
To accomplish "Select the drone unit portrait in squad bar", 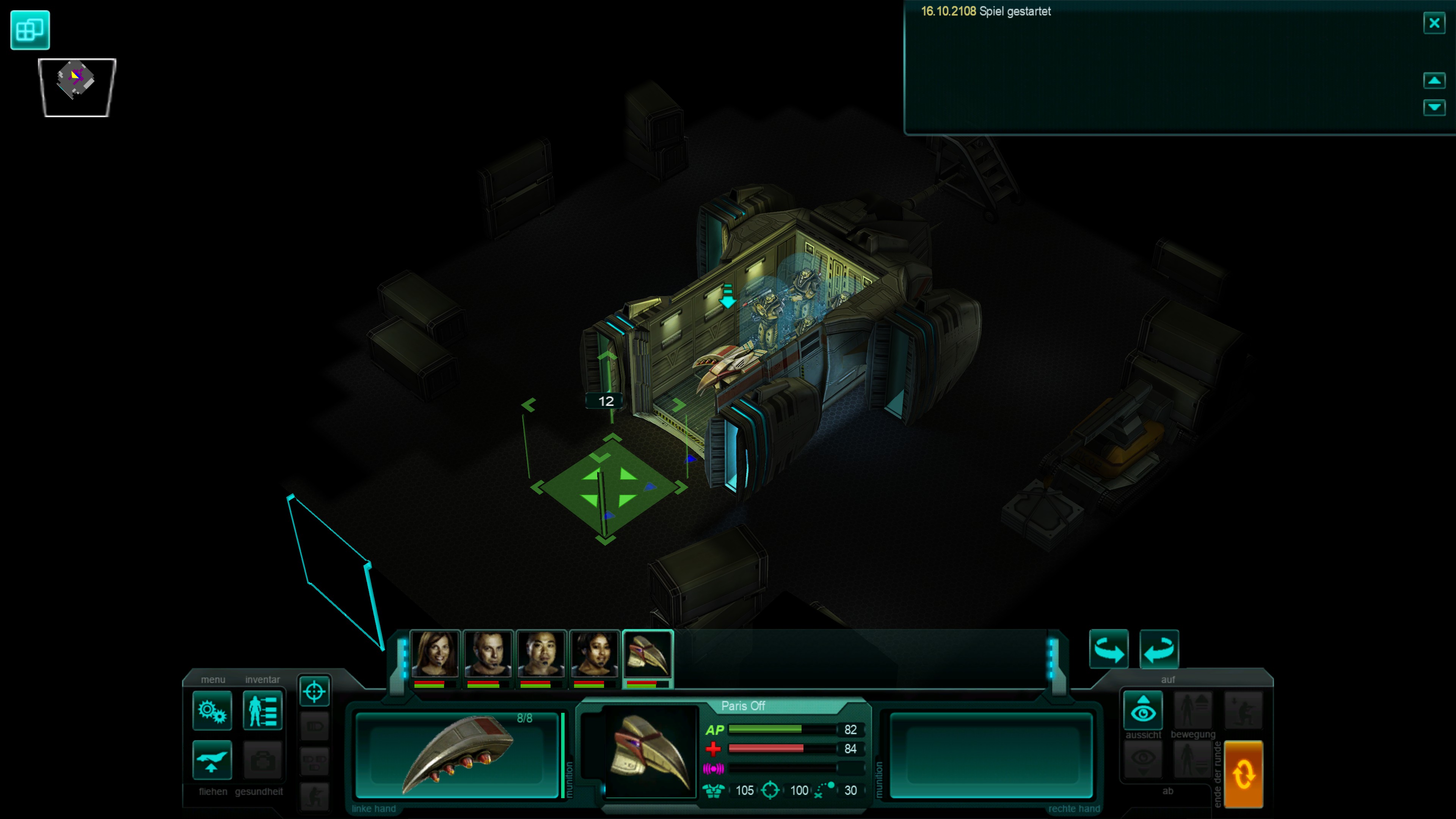I will (x=647, y=654).
